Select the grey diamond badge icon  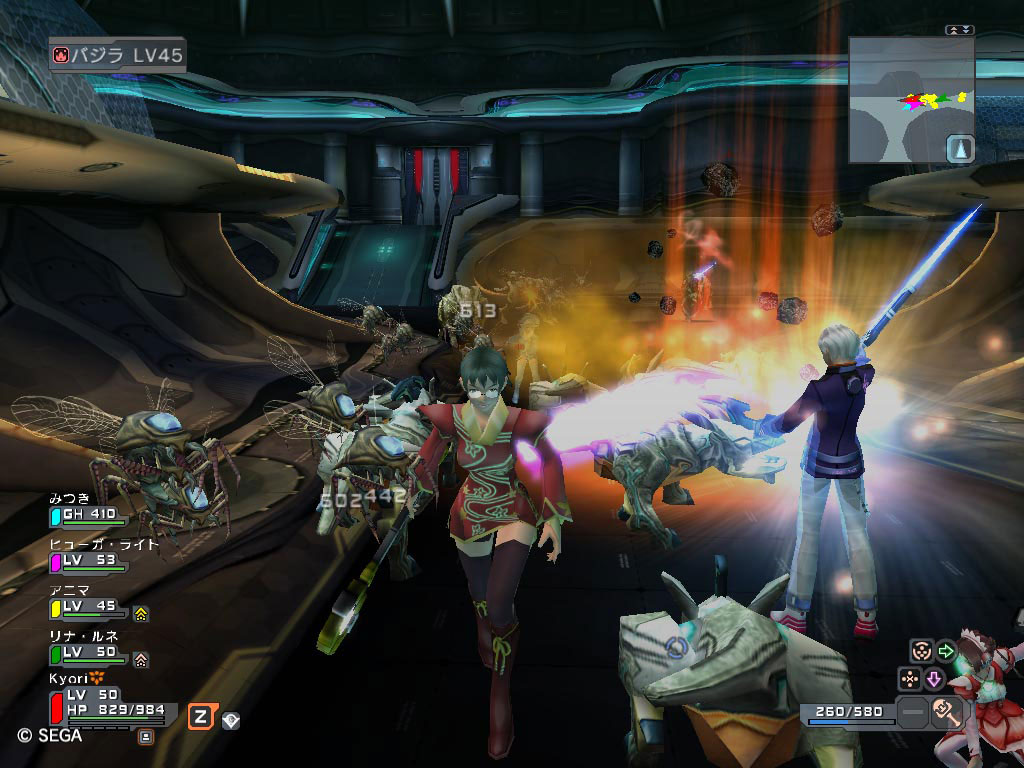(x=231, y=719)
